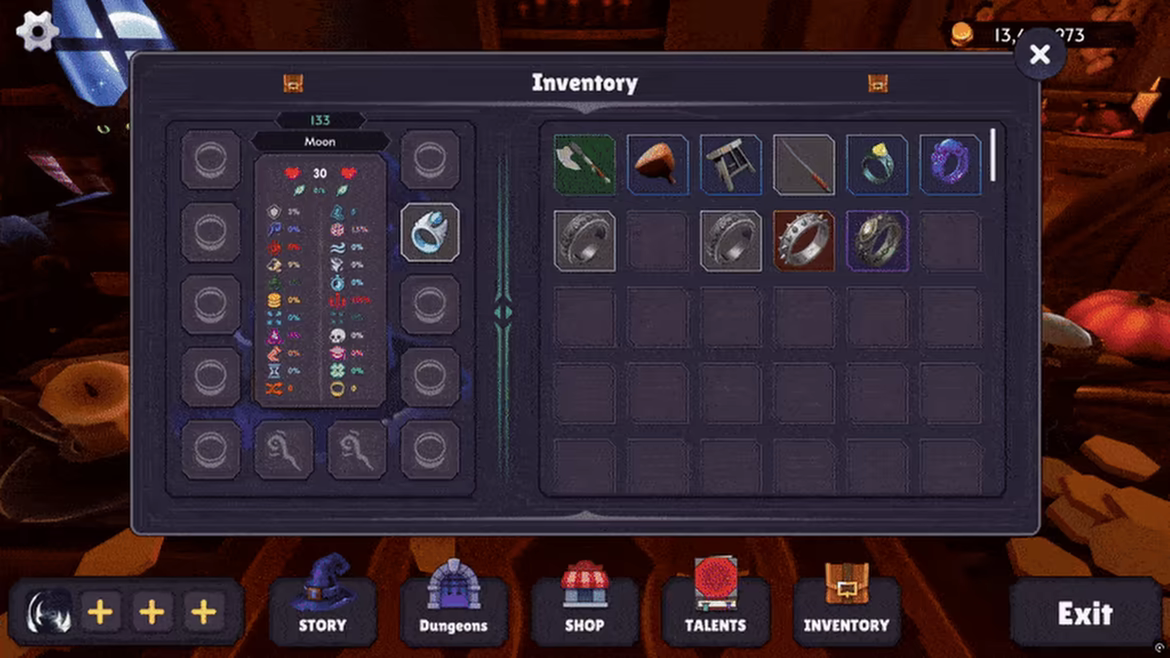Open the settings gear menu
Screen dimensions: 1170x658
point(37,31)
